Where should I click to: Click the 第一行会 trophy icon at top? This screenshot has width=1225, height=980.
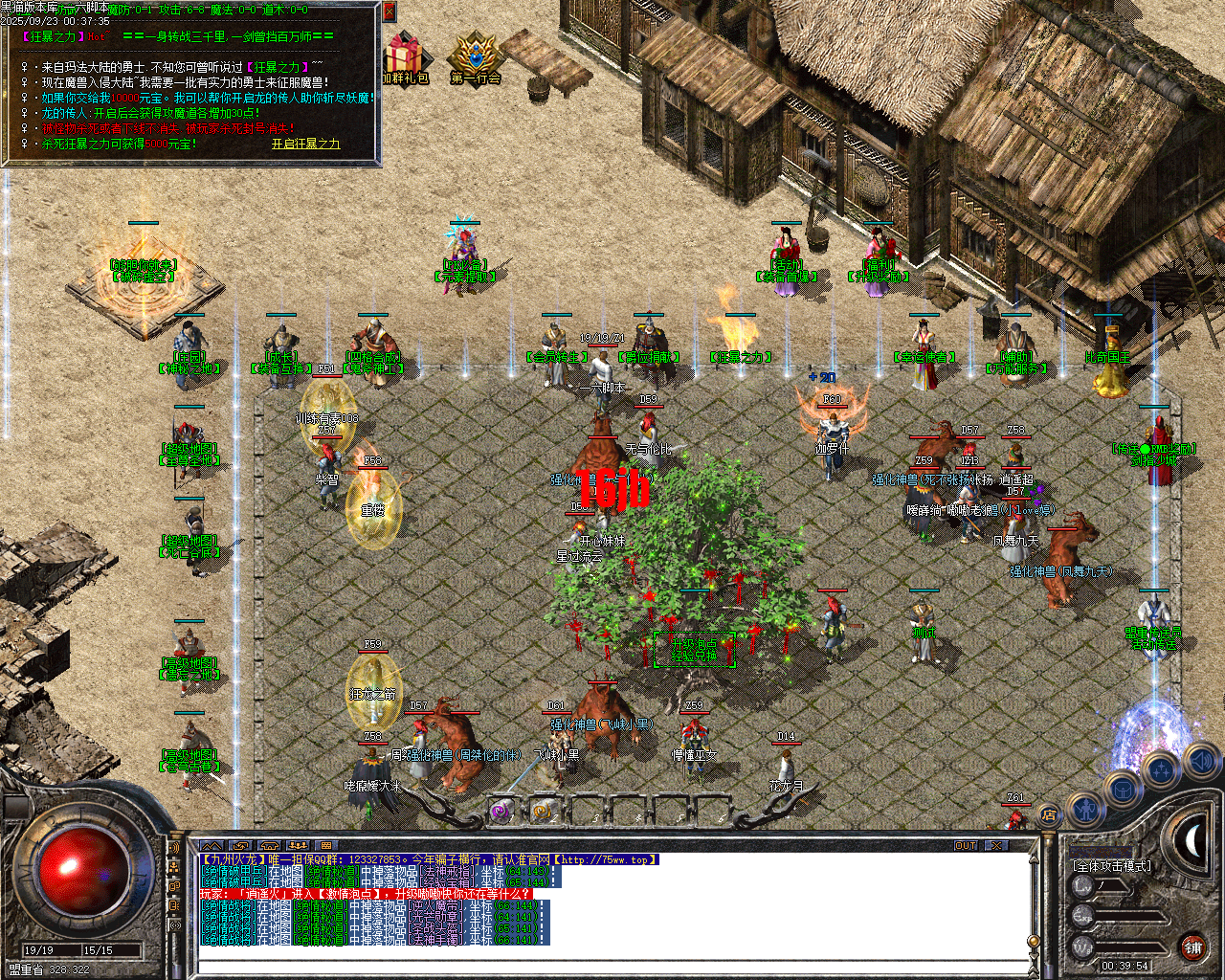[471, 48]
